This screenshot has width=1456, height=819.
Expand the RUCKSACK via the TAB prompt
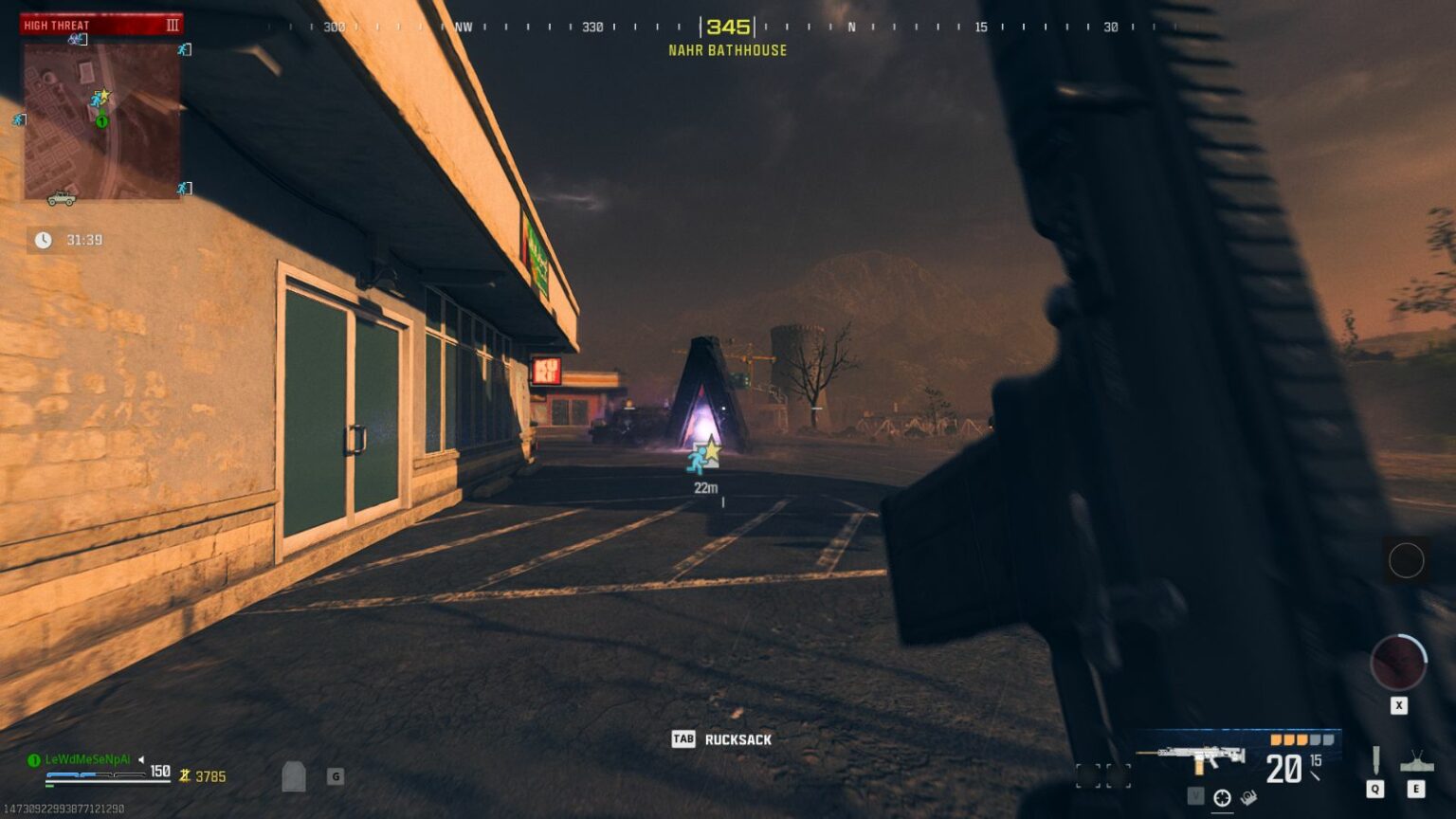tap(685, 740)
